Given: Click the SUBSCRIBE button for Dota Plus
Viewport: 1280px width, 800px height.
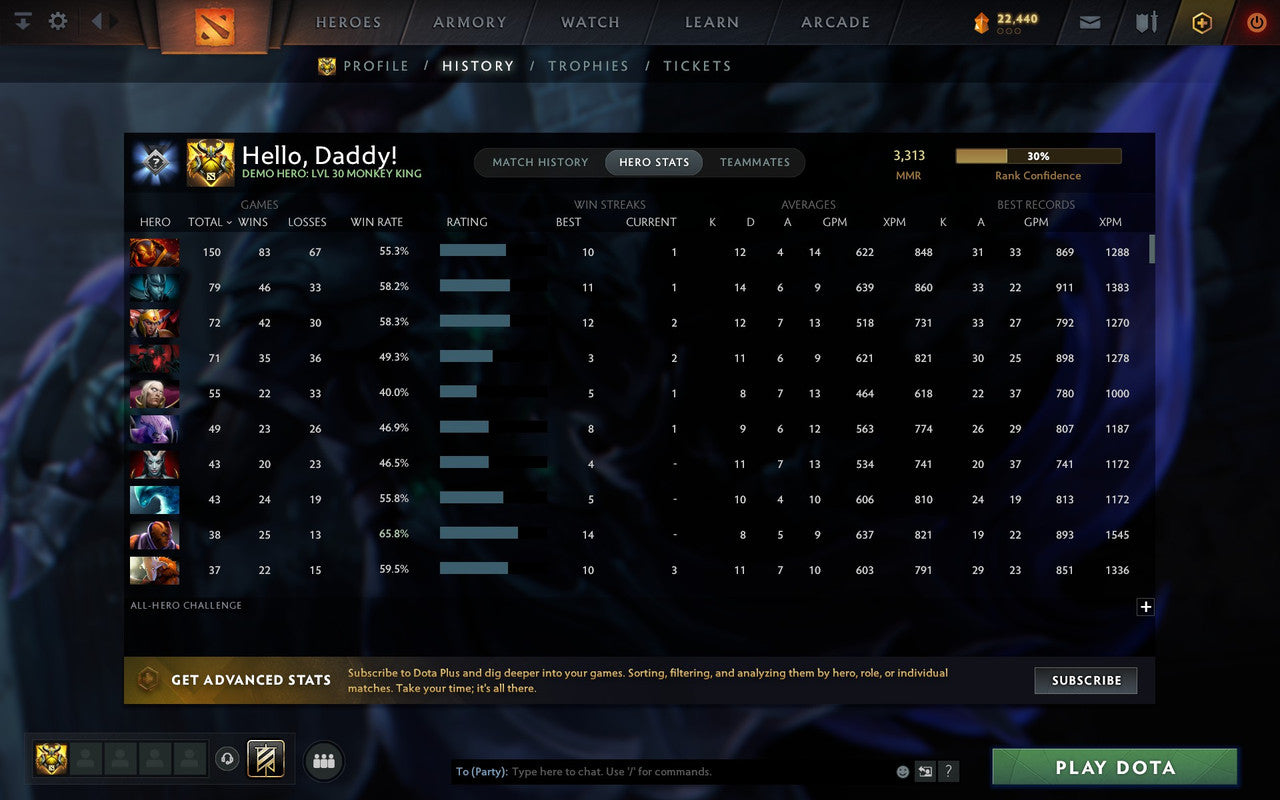Looking at the screenshot, I should tap(1085, 680).
